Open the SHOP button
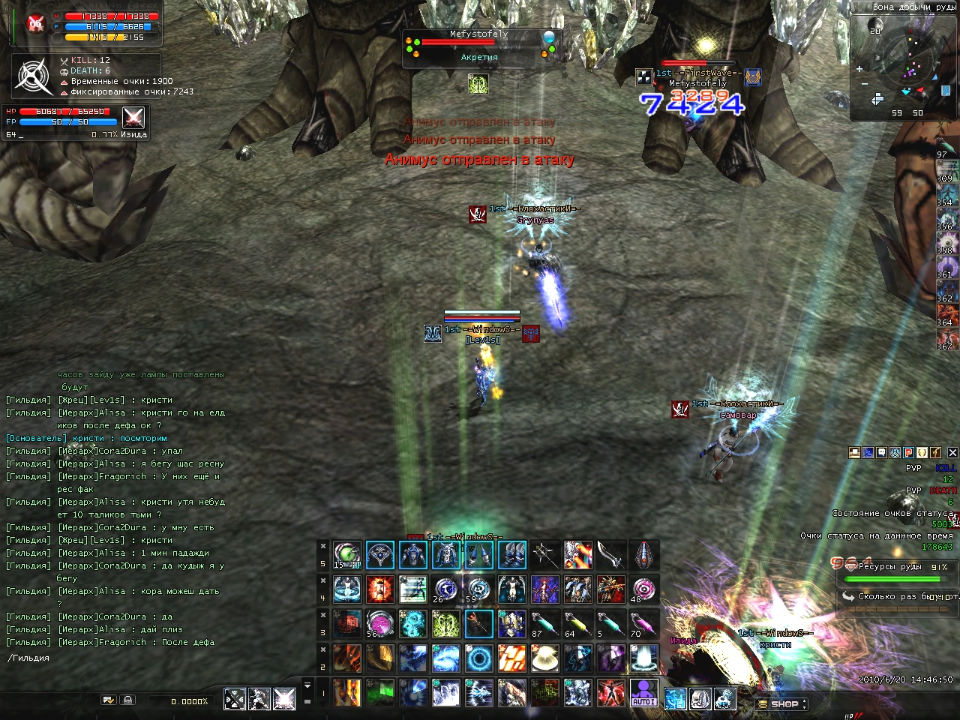The height and width of the screenshot is (720, 960). click(784, 704)
